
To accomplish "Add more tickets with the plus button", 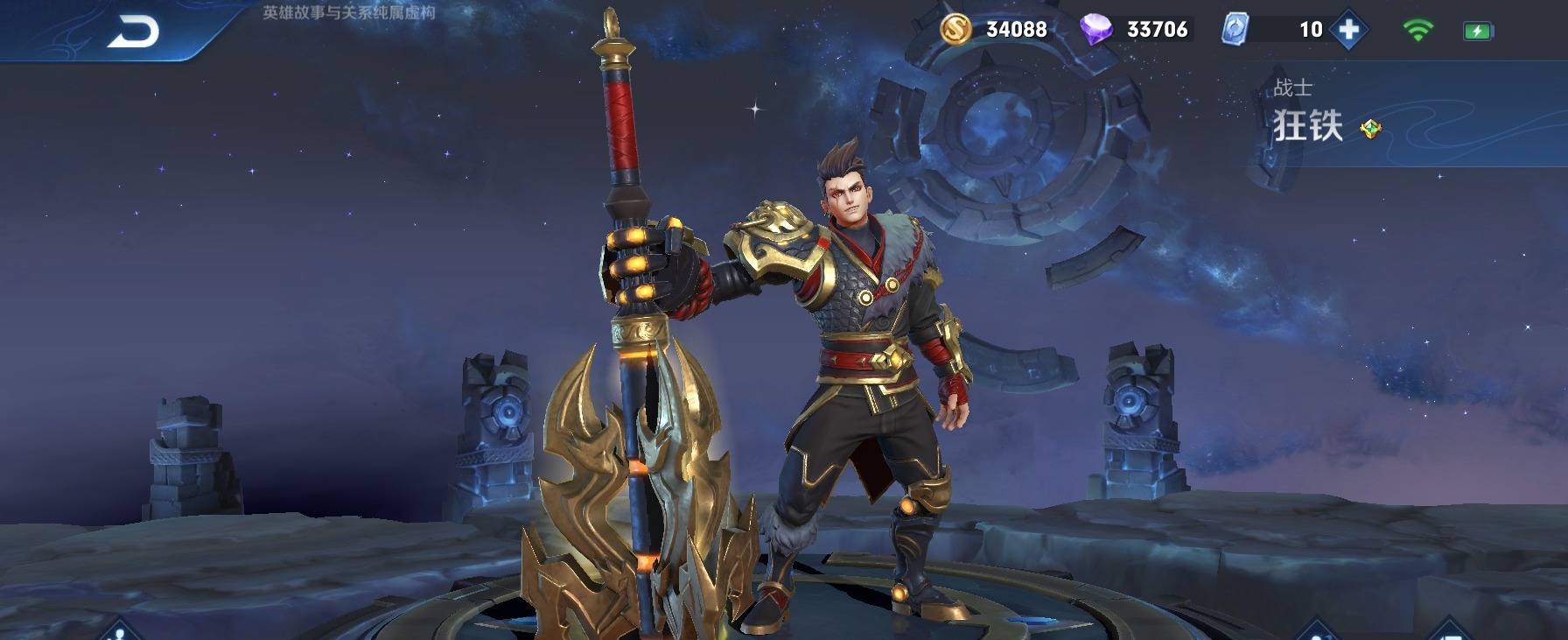I will [1348, 30].
